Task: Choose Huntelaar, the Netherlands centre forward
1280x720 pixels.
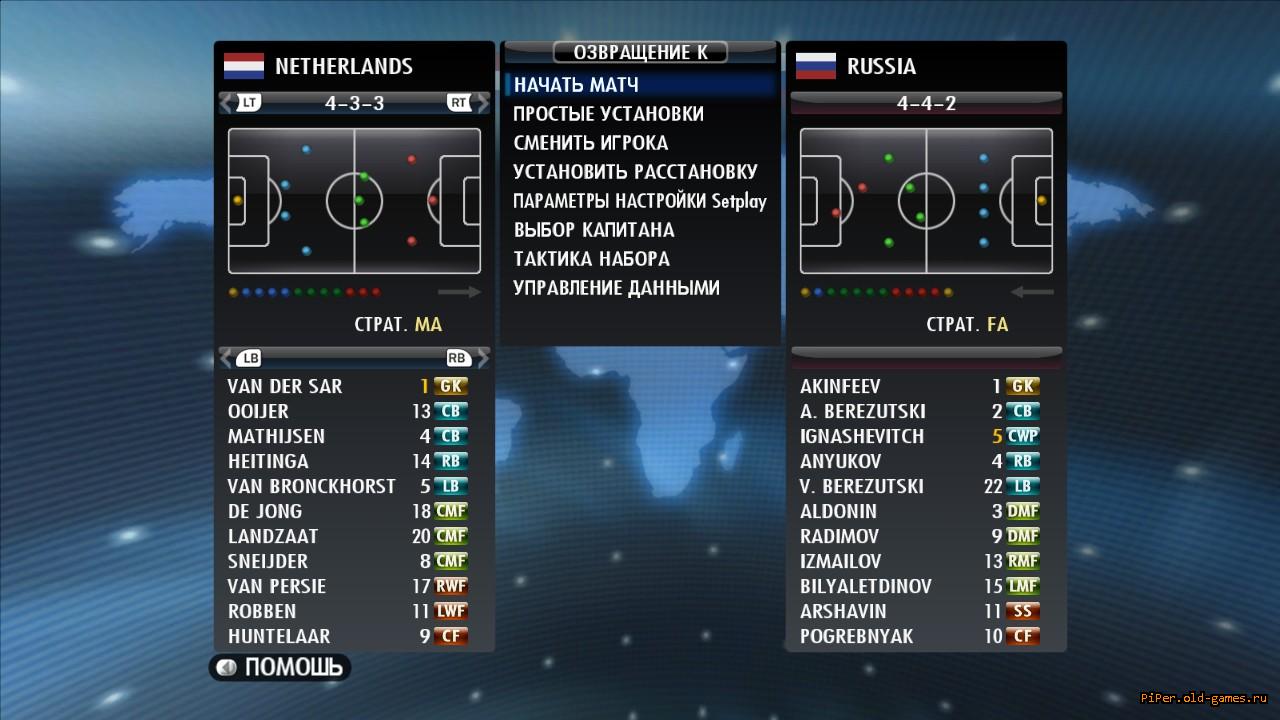Action: [279, 636]
